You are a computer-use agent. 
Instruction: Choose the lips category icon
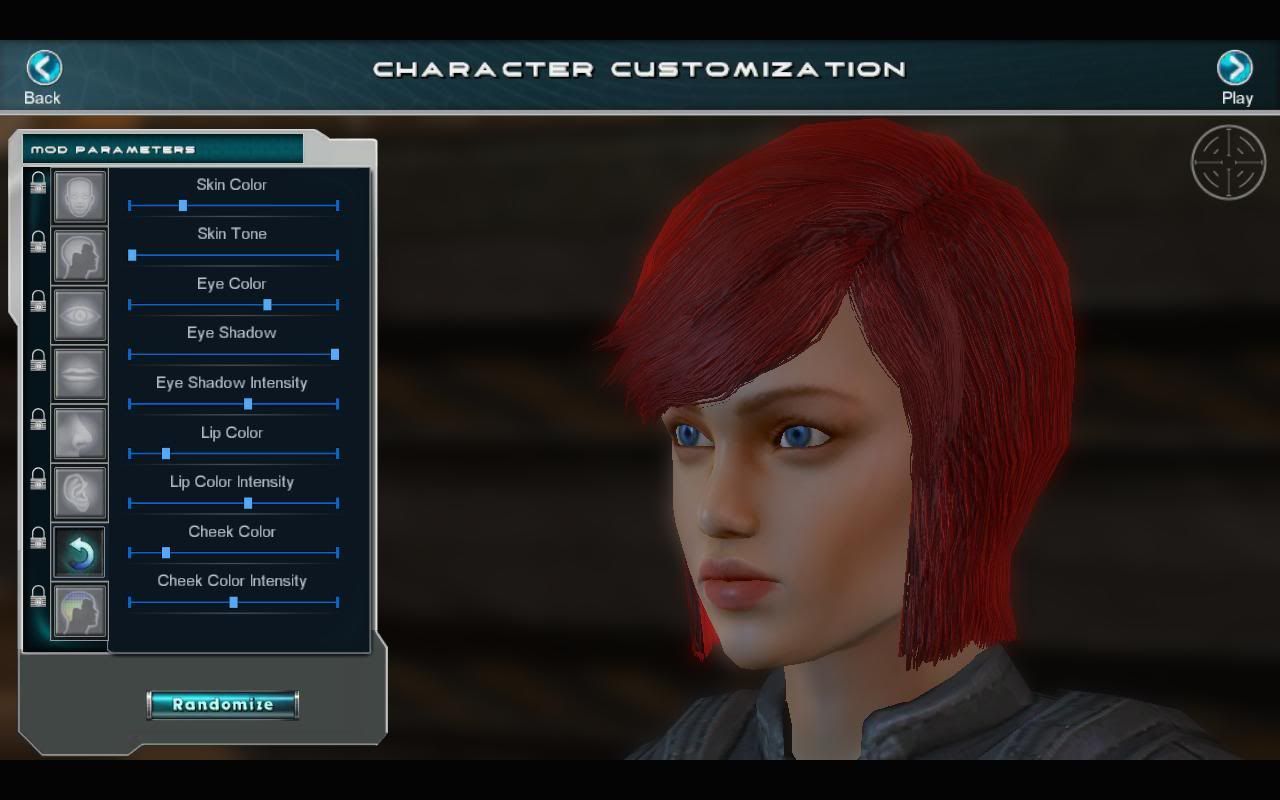(80, 374)
